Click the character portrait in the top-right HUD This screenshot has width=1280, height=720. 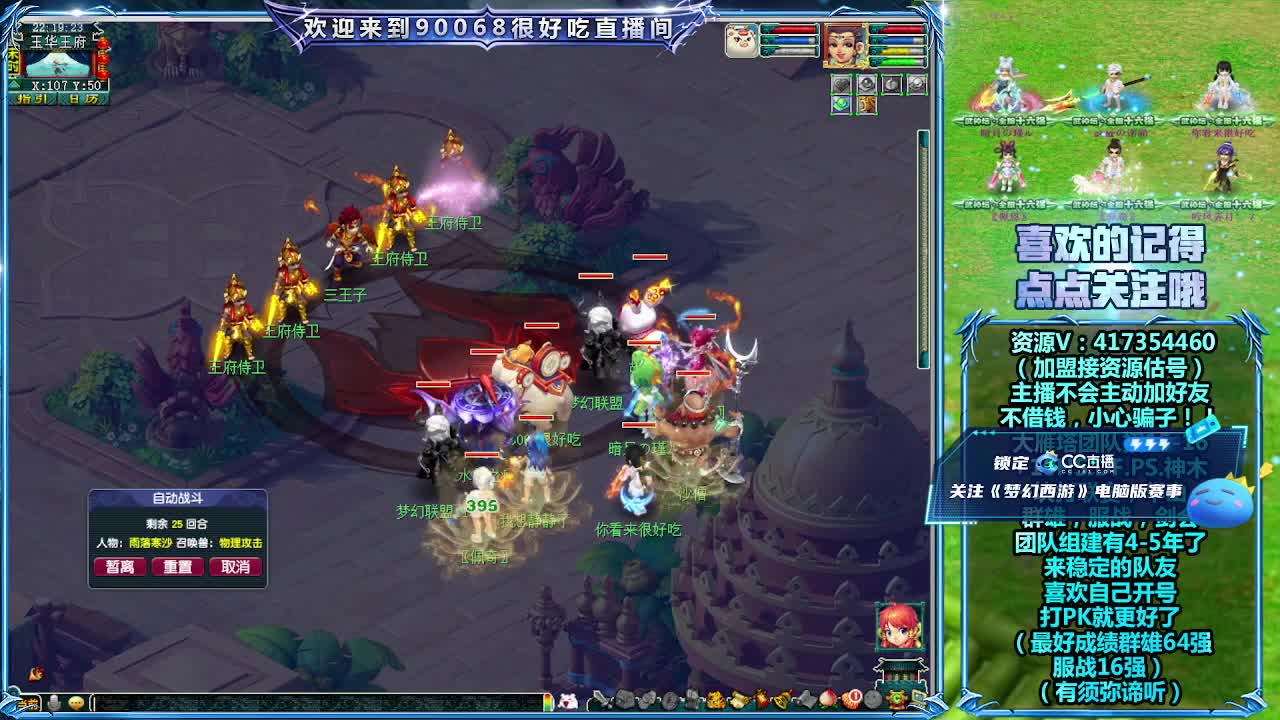845,45
